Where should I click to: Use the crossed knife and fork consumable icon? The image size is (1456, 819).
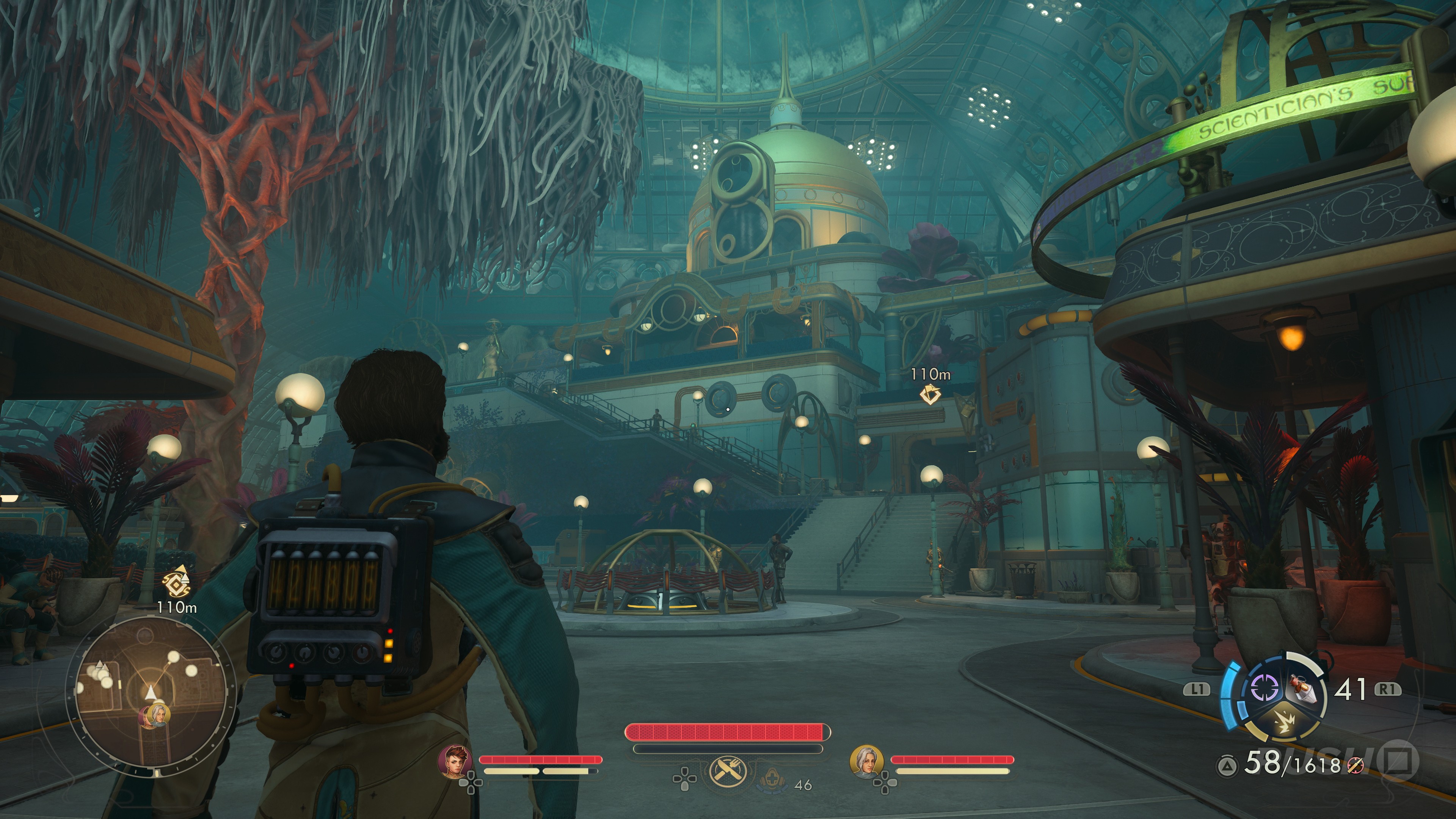(x=728, y=770)
